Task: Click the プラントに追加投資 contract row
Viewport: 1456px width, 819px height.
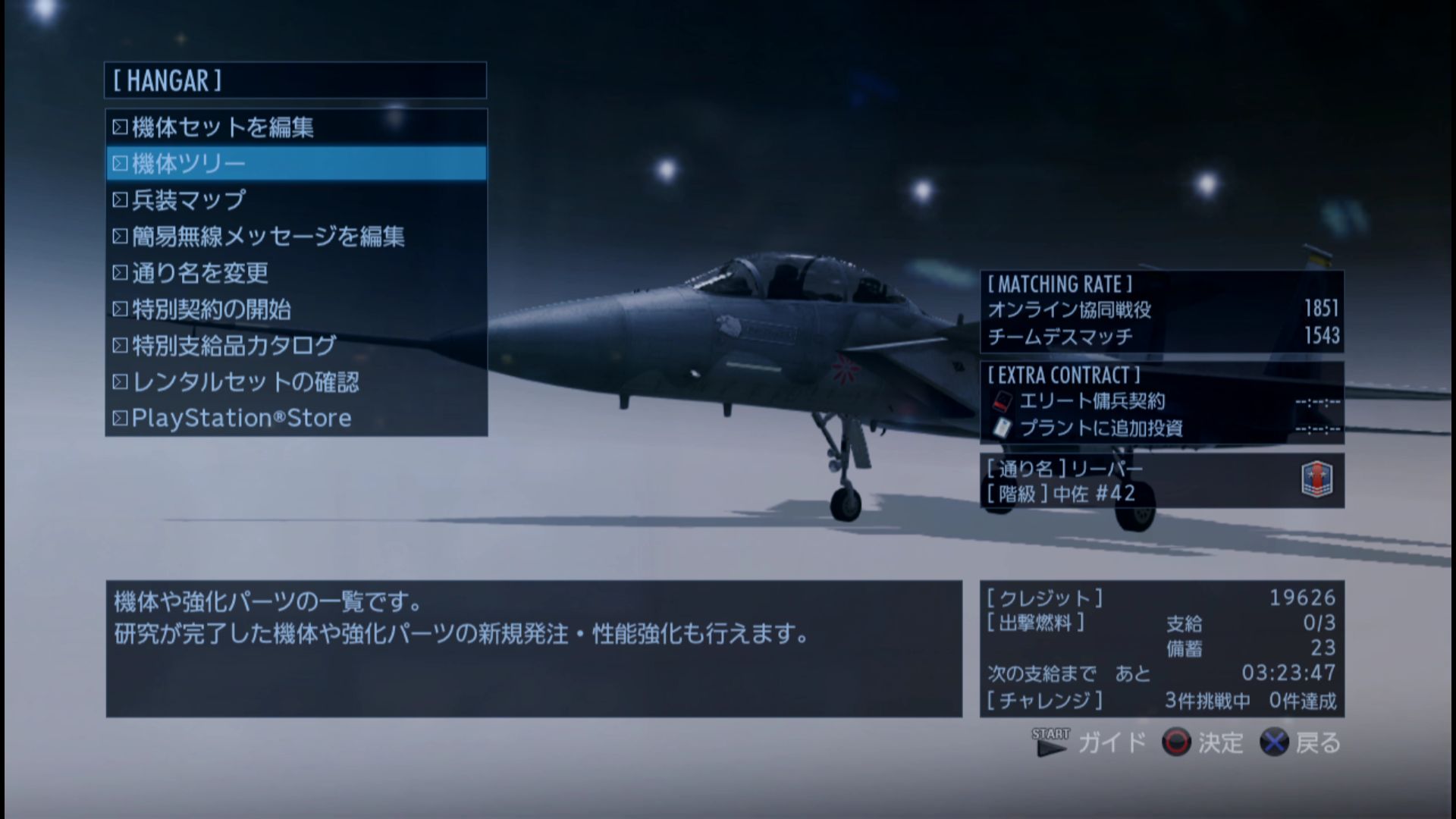Action: point(1162,428)
